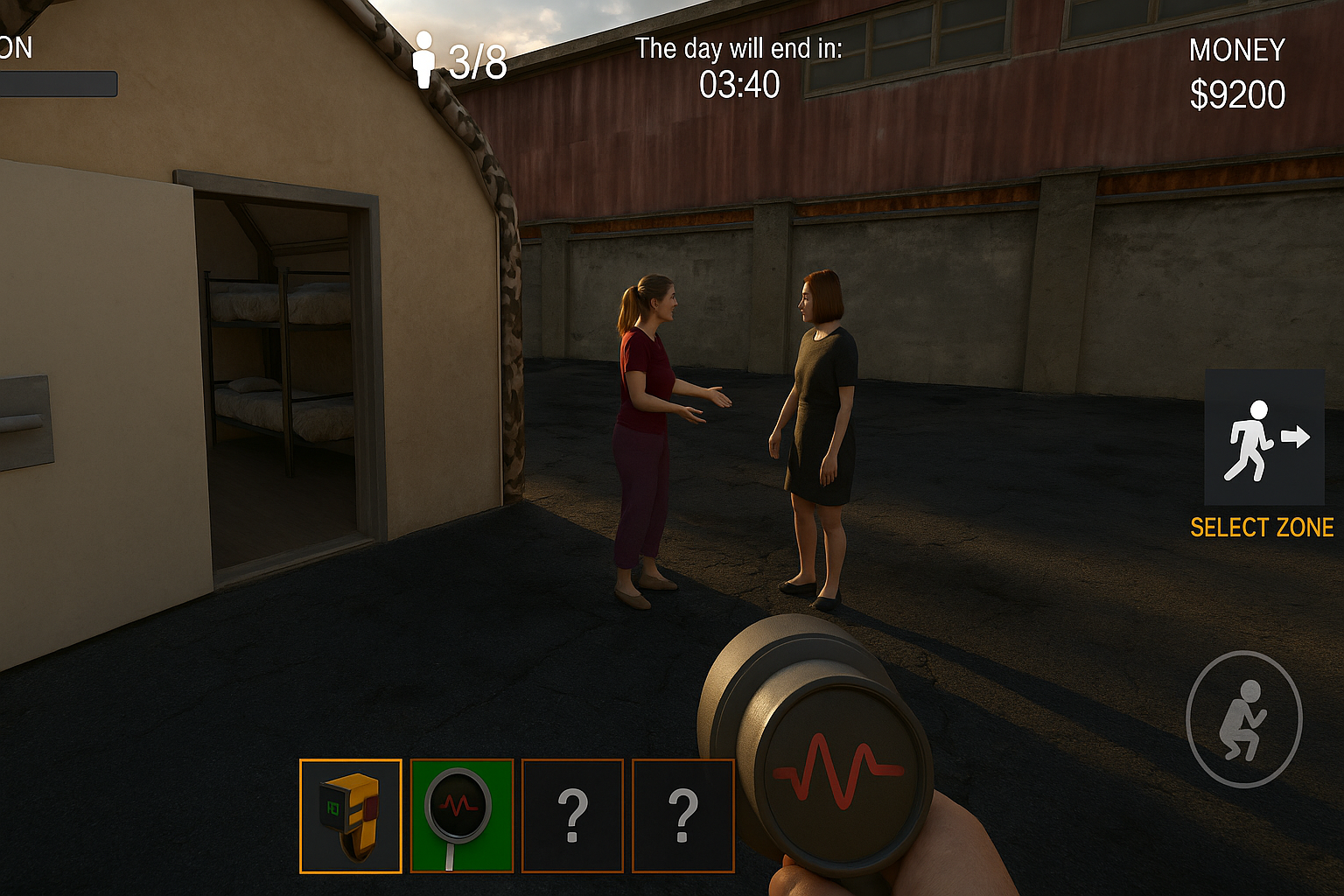Select the SELECT ZONE text label

1265,528
